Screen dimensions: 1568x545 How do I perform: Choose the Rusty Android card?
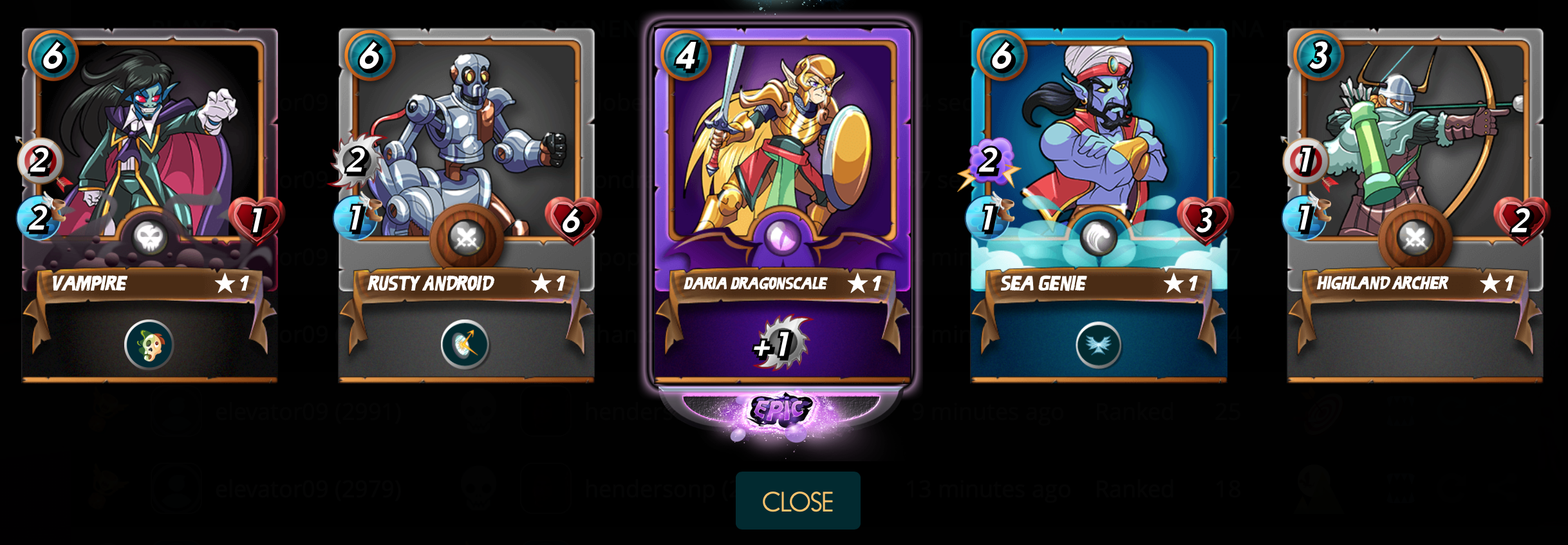466,161
